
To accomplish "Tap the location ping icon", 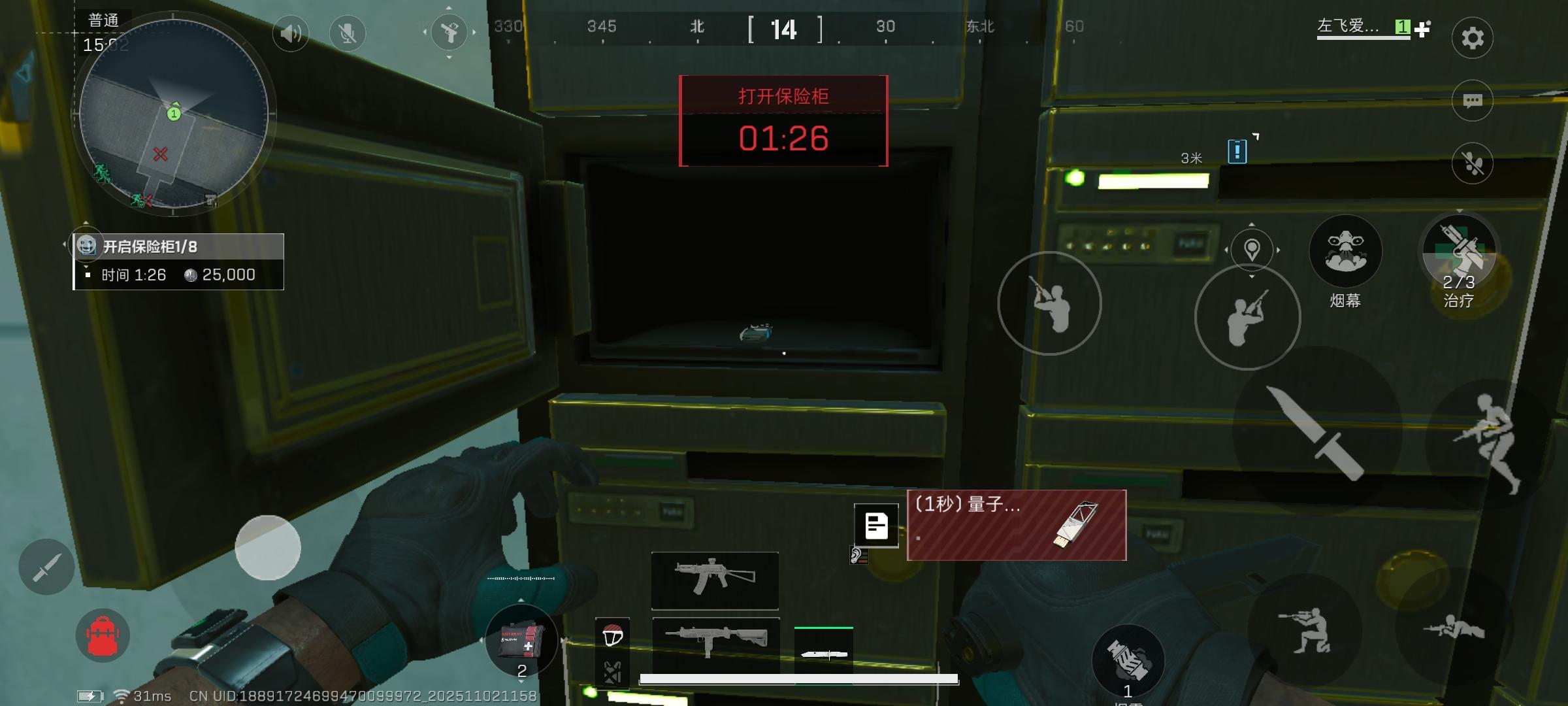I will [x=1251, y=250].
